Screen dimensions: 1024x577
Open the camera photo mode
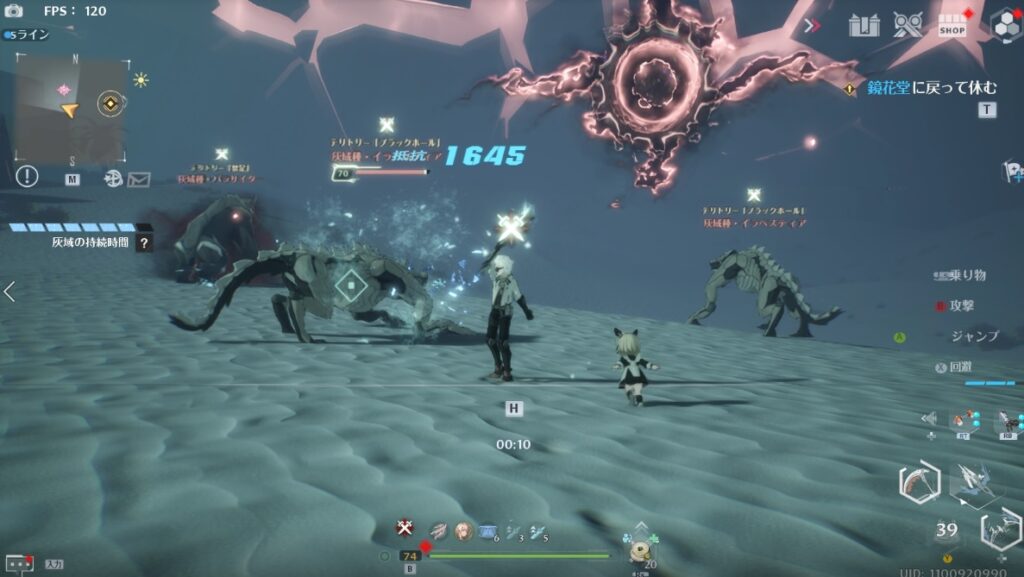(x=14, y=11)
